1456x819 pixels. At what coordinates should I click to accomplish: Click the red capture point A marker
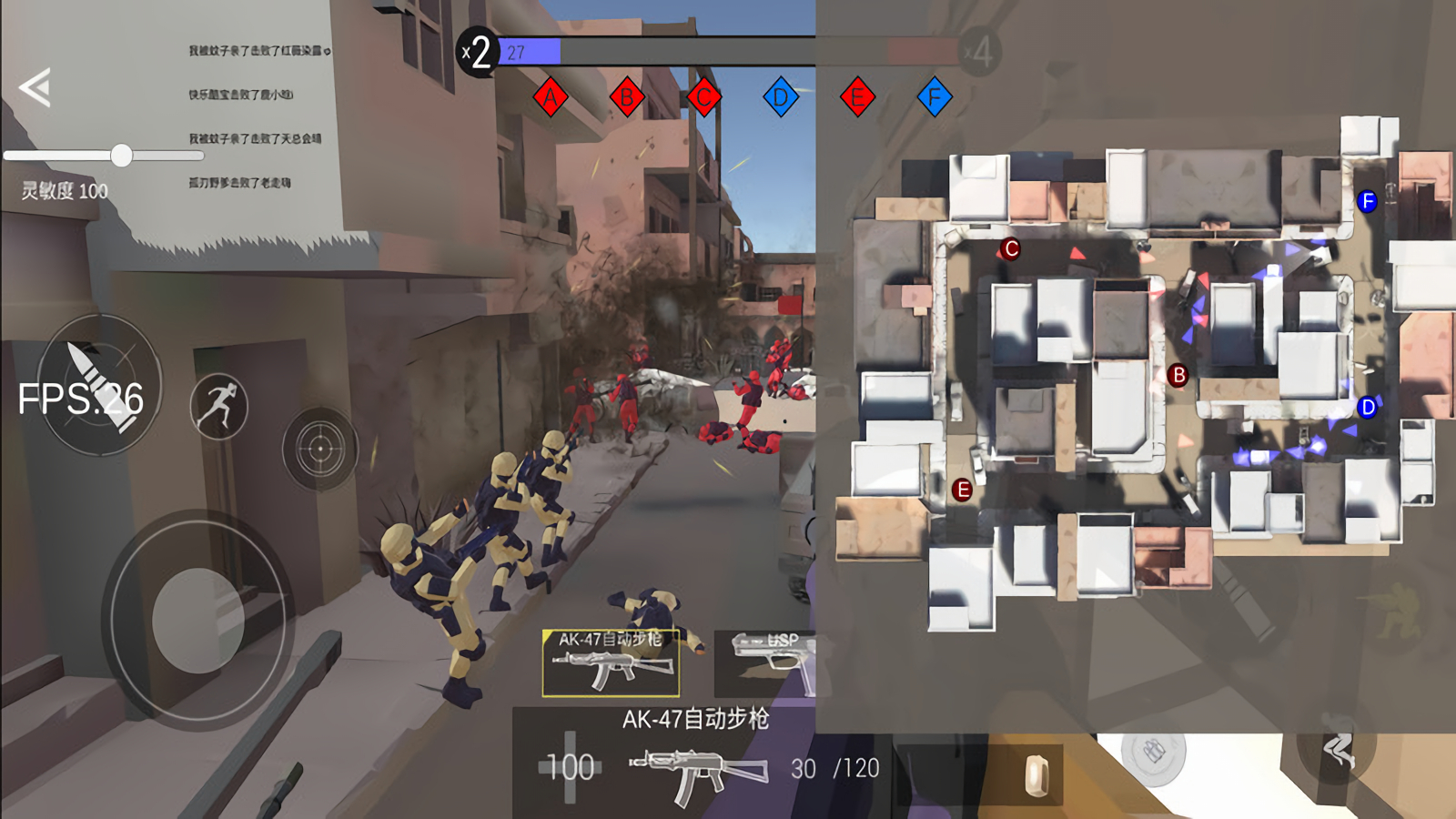(551, 97)
